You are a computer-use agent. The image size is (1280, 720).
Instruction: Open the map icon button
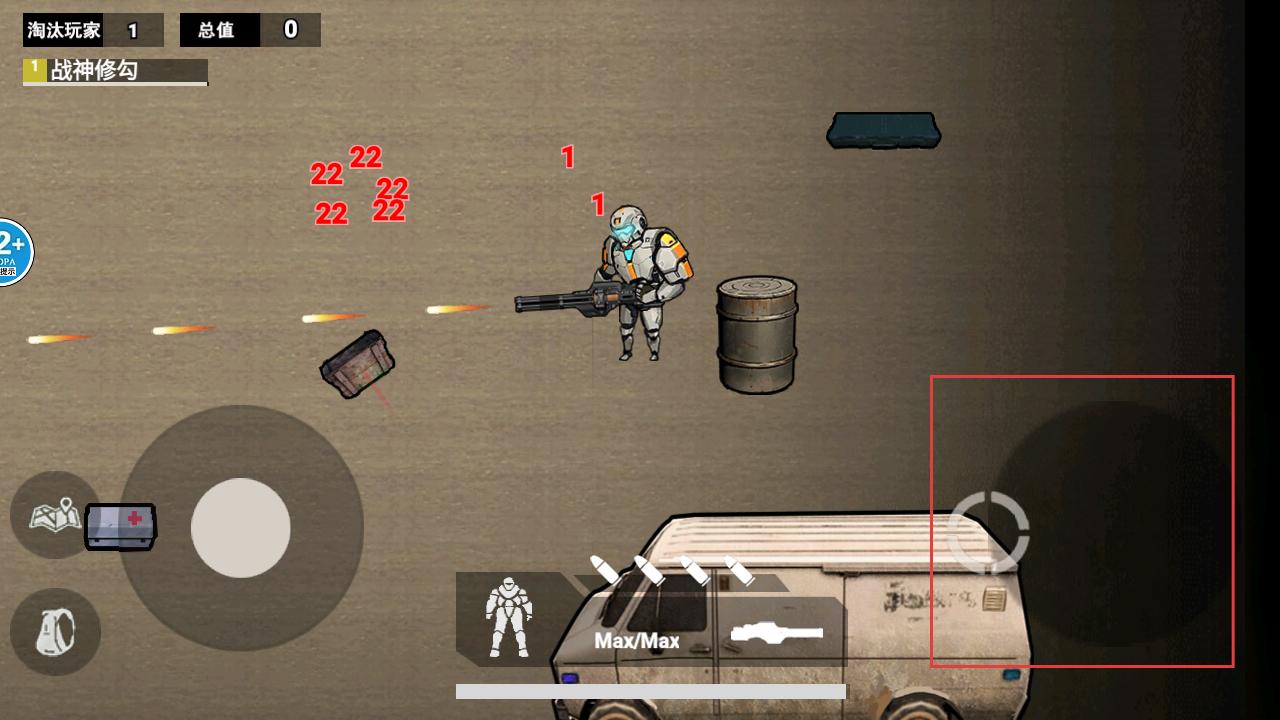(53, 515)
